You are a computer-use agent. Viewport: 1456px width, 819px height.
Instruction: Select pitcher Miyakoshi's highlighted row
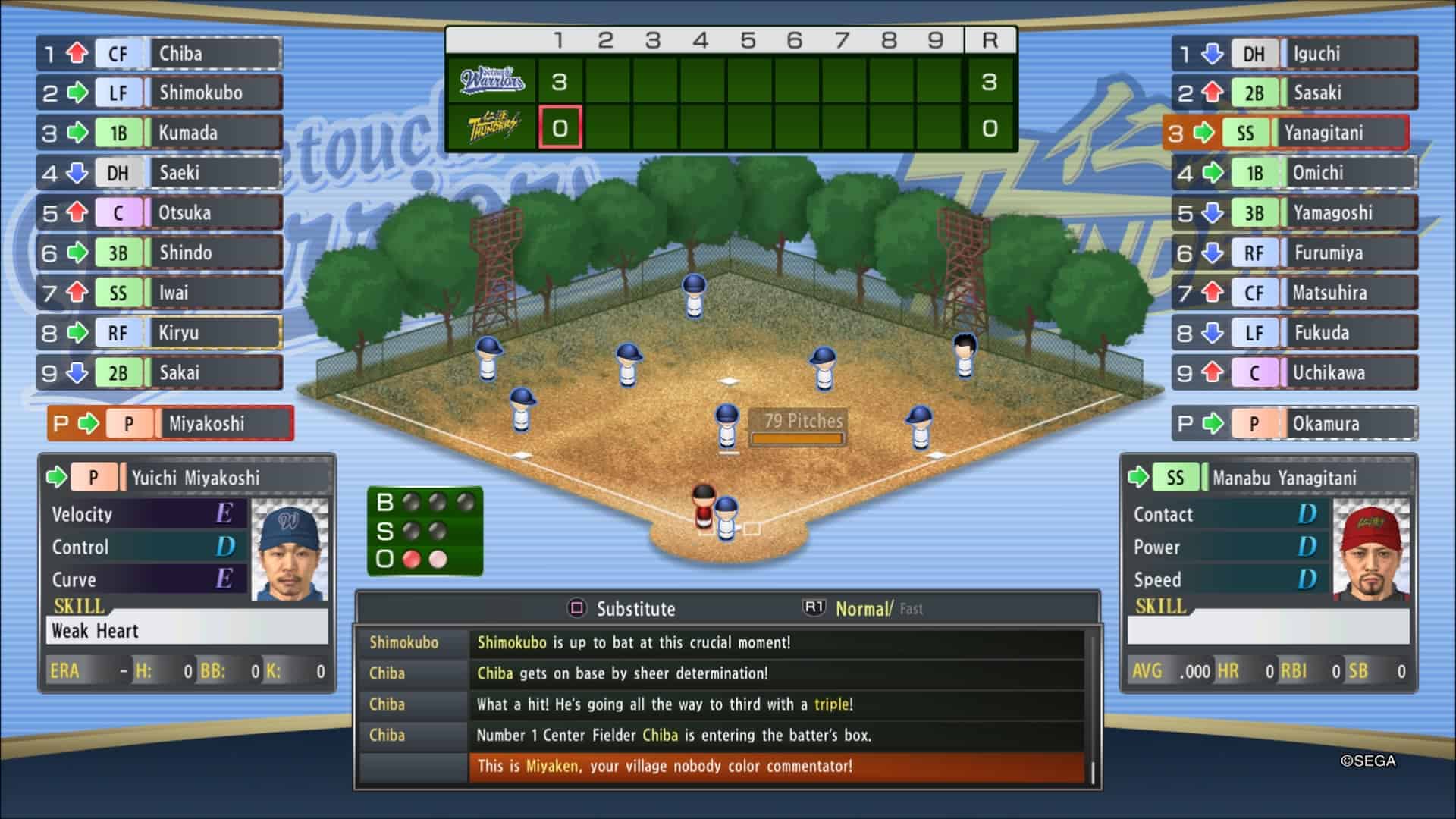171,424
